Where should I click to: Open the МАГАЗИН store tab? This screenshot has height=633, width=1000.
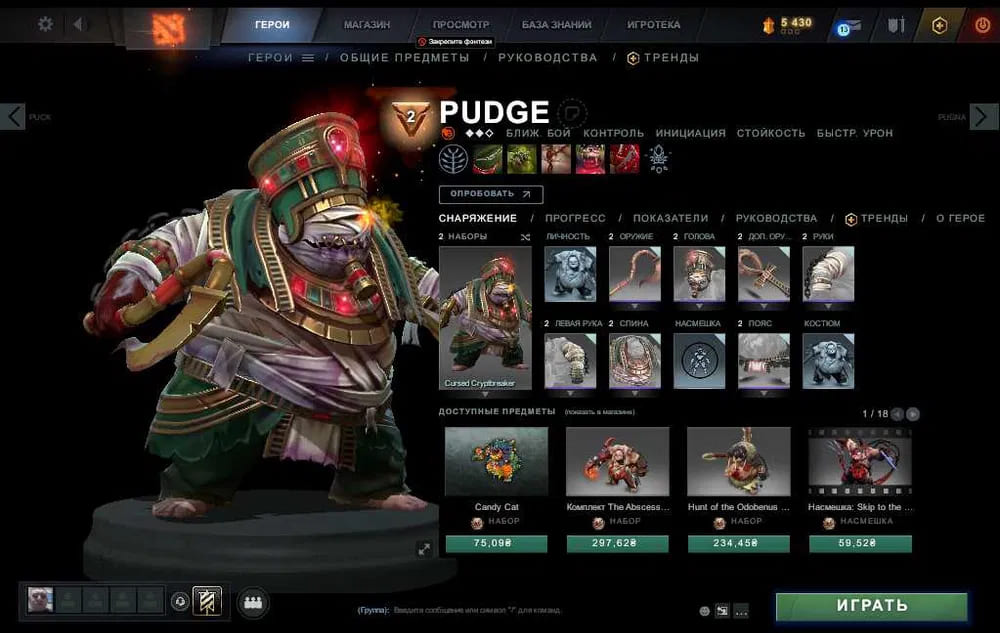coord(367,24)
